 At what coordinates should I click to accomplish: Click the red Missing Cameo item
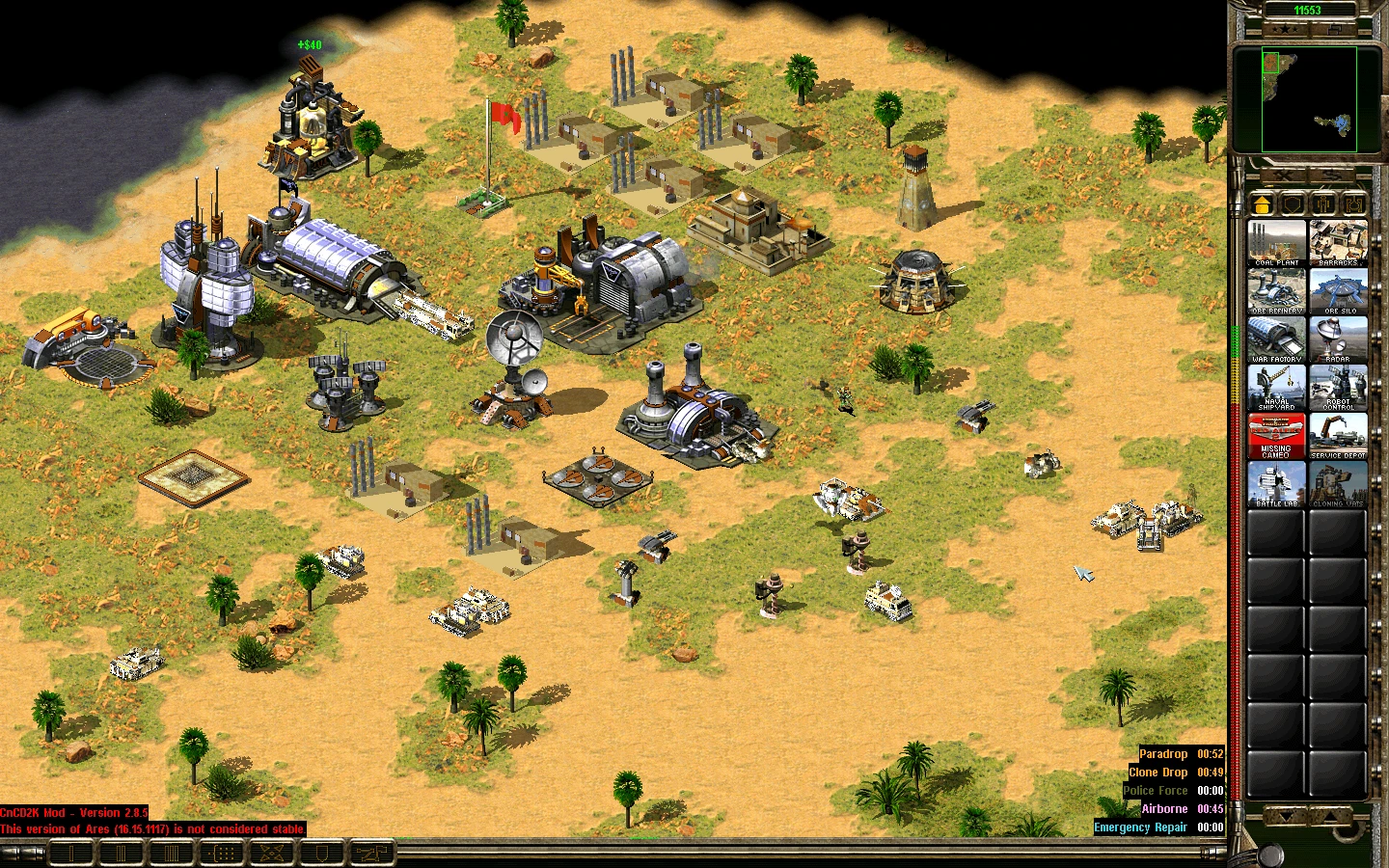[x=1276, y=436]
